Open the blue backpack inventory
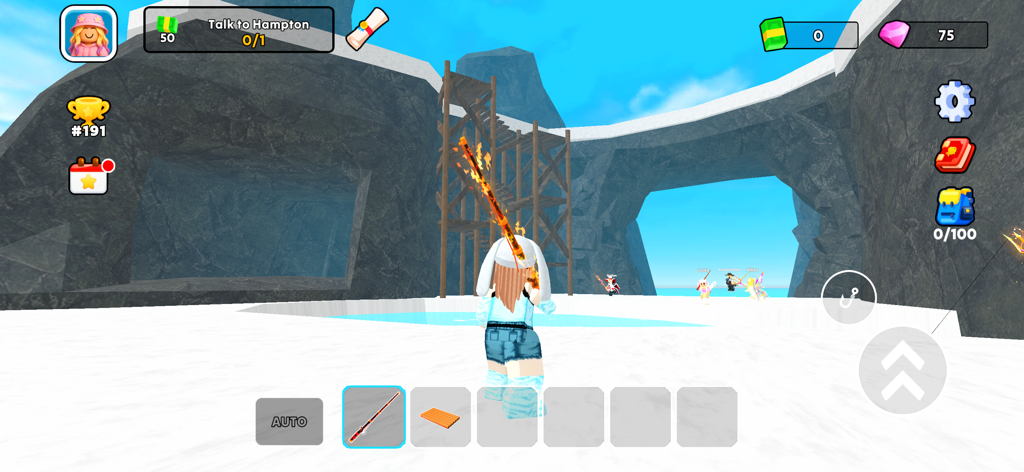This screenshot has width=1024, height=472. point(954,212)
